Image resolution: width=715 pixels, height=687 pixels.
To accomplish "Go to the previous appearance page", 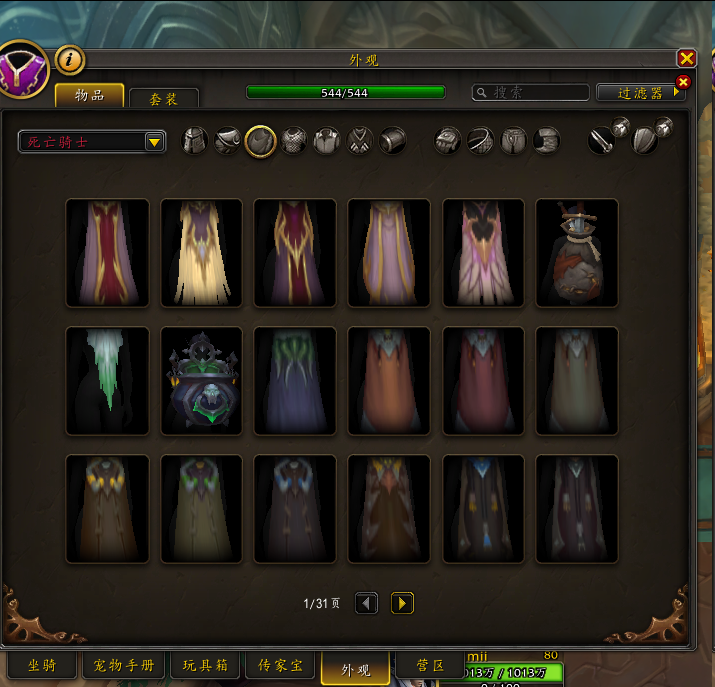I will 367,603.
